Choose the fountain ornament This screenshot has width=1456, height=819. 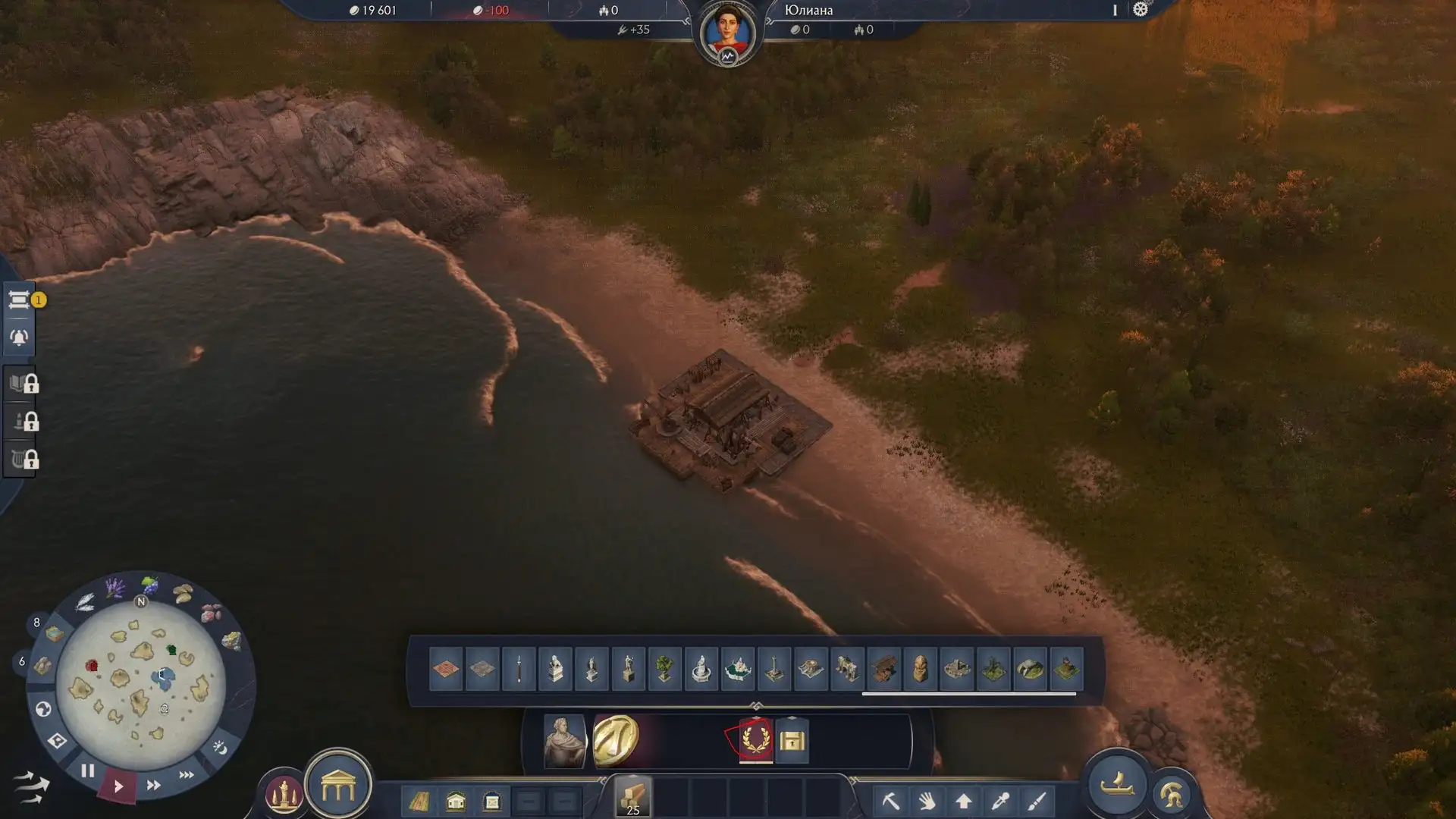701,669
